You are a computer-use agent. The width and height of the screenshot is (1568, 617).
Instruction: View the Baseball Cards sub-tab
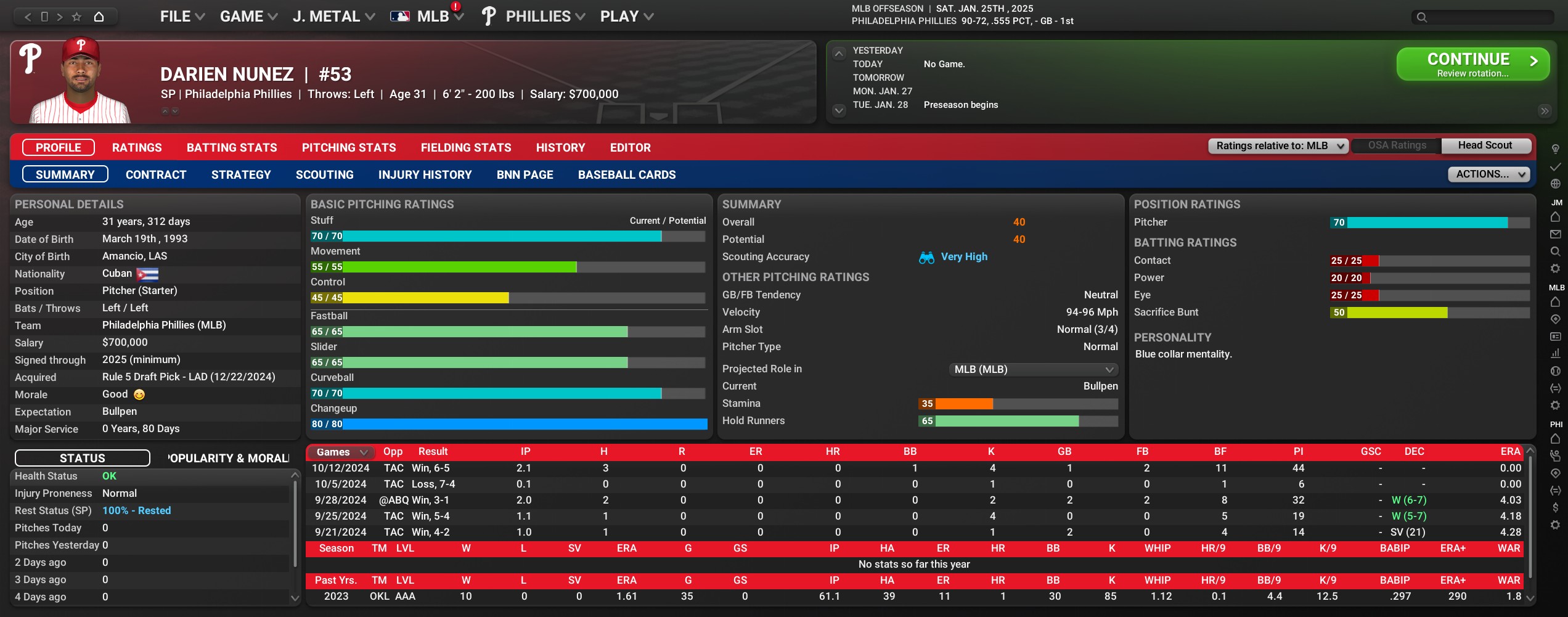click(x=626, y=175)
